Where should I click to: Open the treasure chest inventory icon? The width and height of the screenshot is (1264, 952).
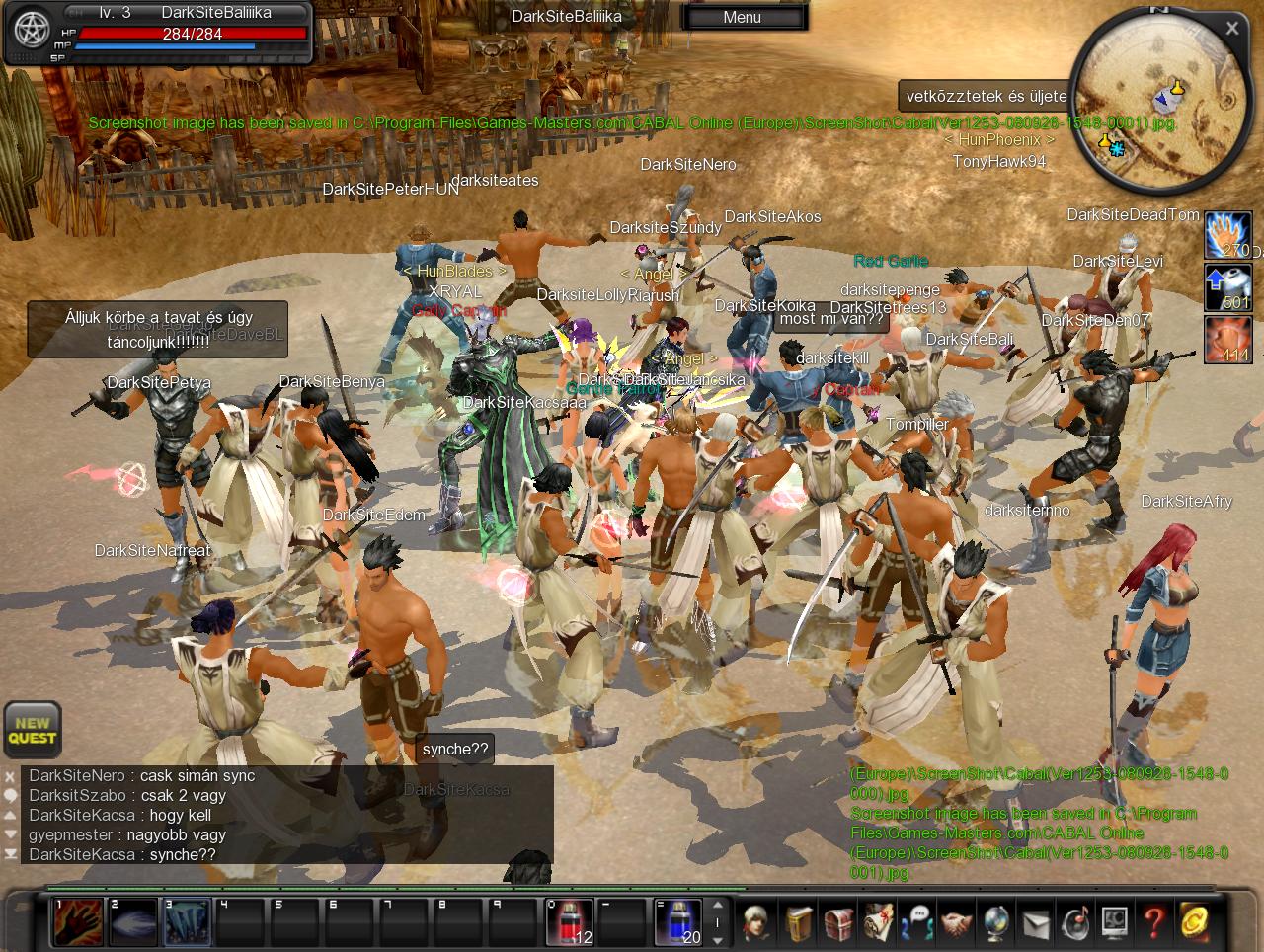838,922
